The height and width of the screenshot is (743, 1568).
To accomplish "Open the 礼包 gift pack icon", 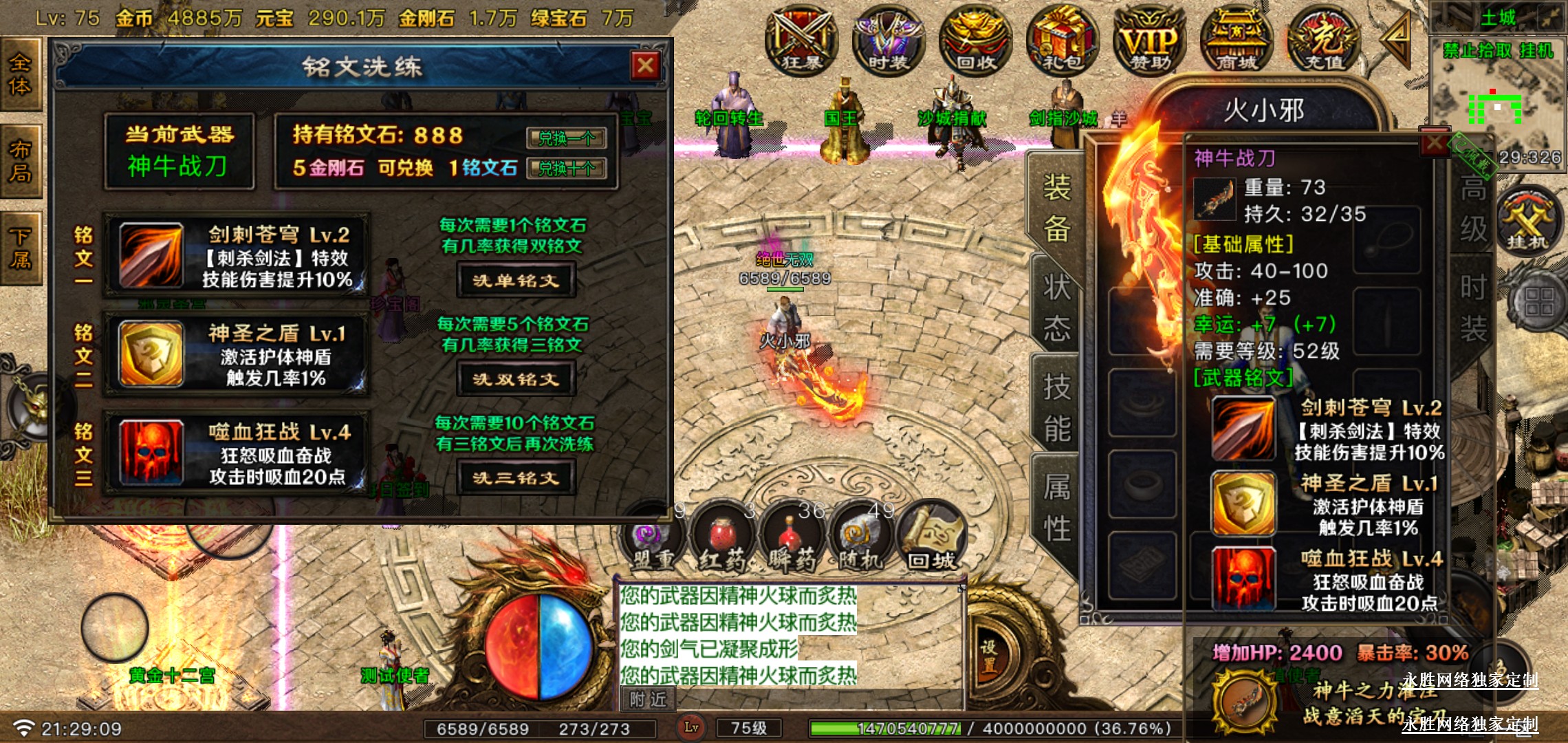I will [1062, 40].
